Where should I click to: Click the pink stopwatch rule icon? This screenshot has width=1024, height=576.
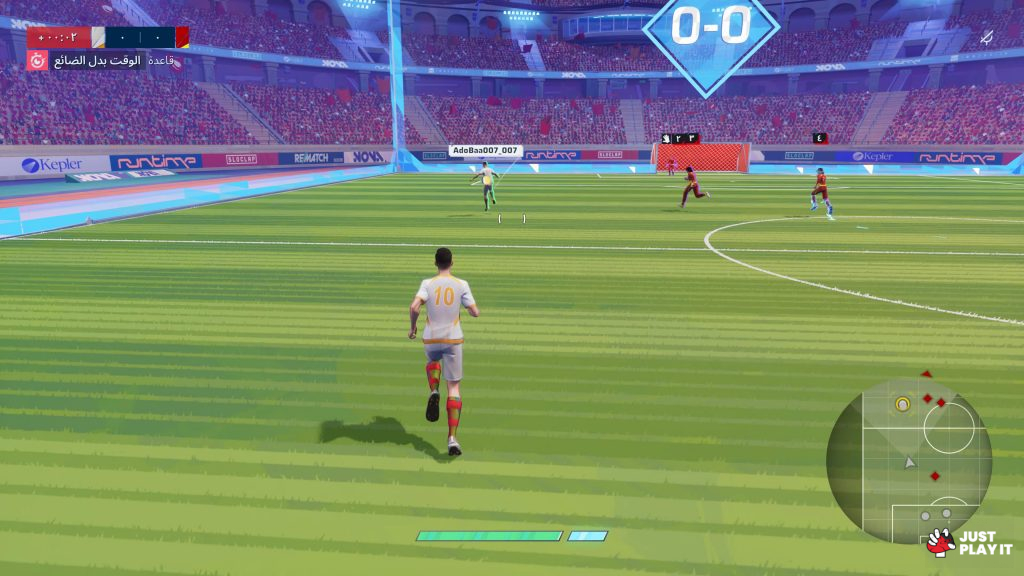pos(37,61)
